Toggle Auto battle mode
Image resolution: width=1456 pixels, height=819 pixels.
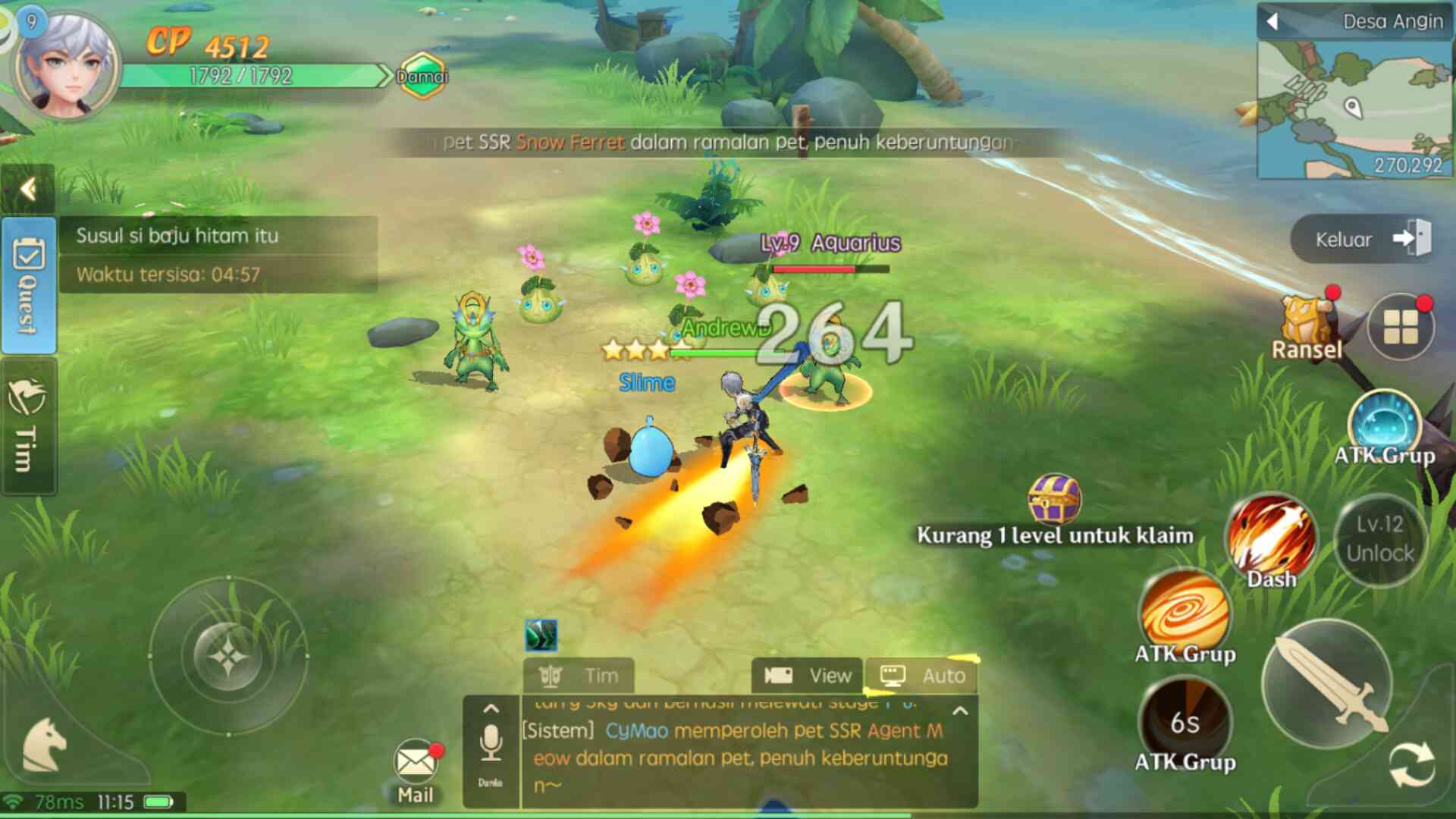click(922, 676)
